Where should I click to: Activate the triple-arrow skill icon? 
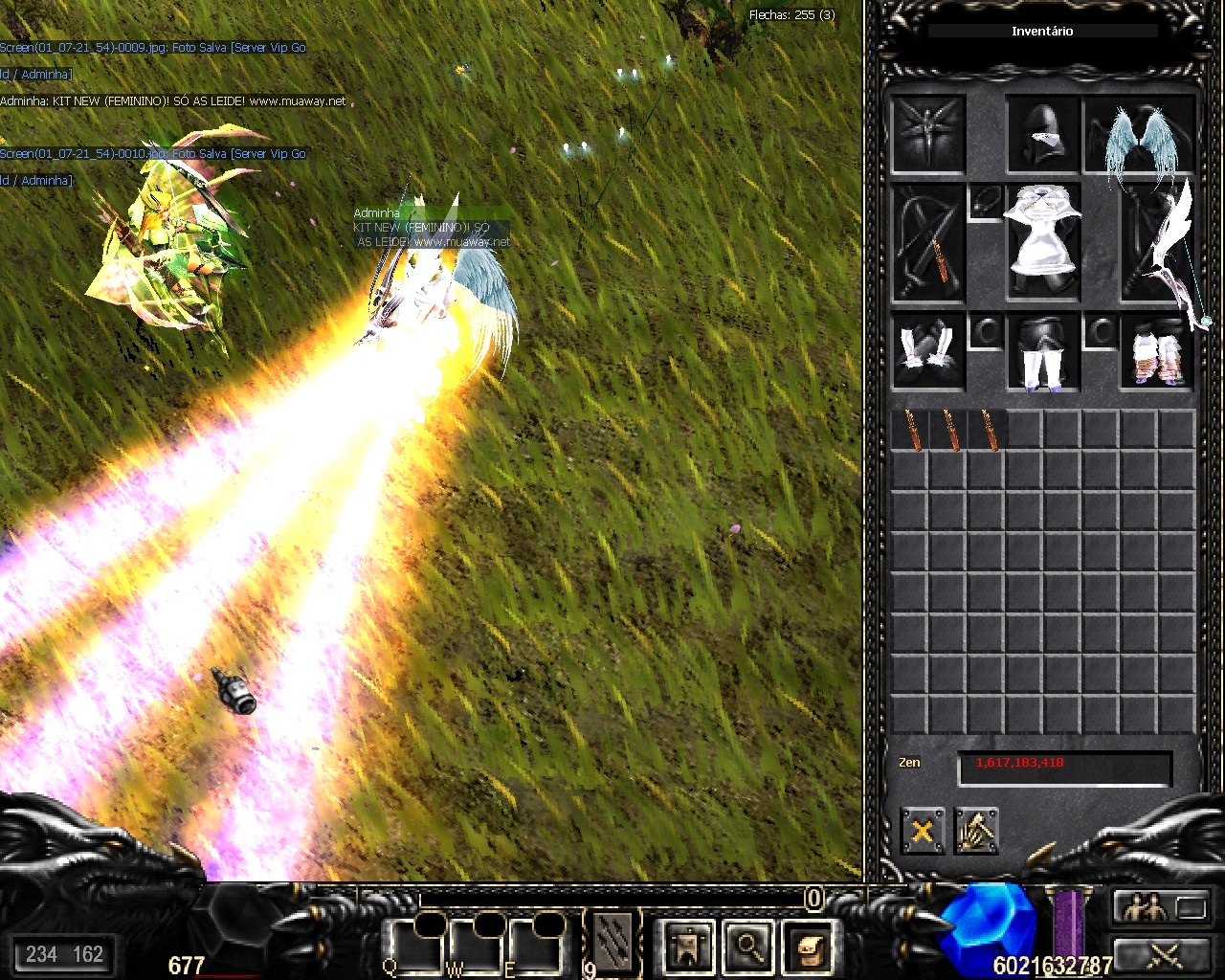pos(613,941)
